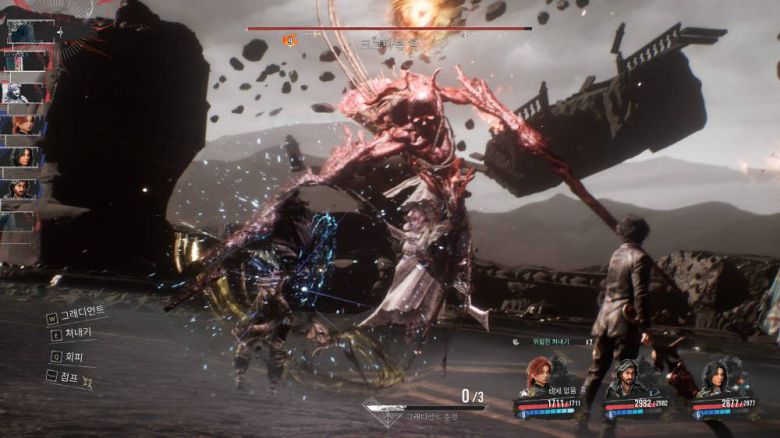The height and width of the screenshot is (438, 780).
Task: Pick the dark-haired woman's party portrait
Action: (x=716, y=378)
